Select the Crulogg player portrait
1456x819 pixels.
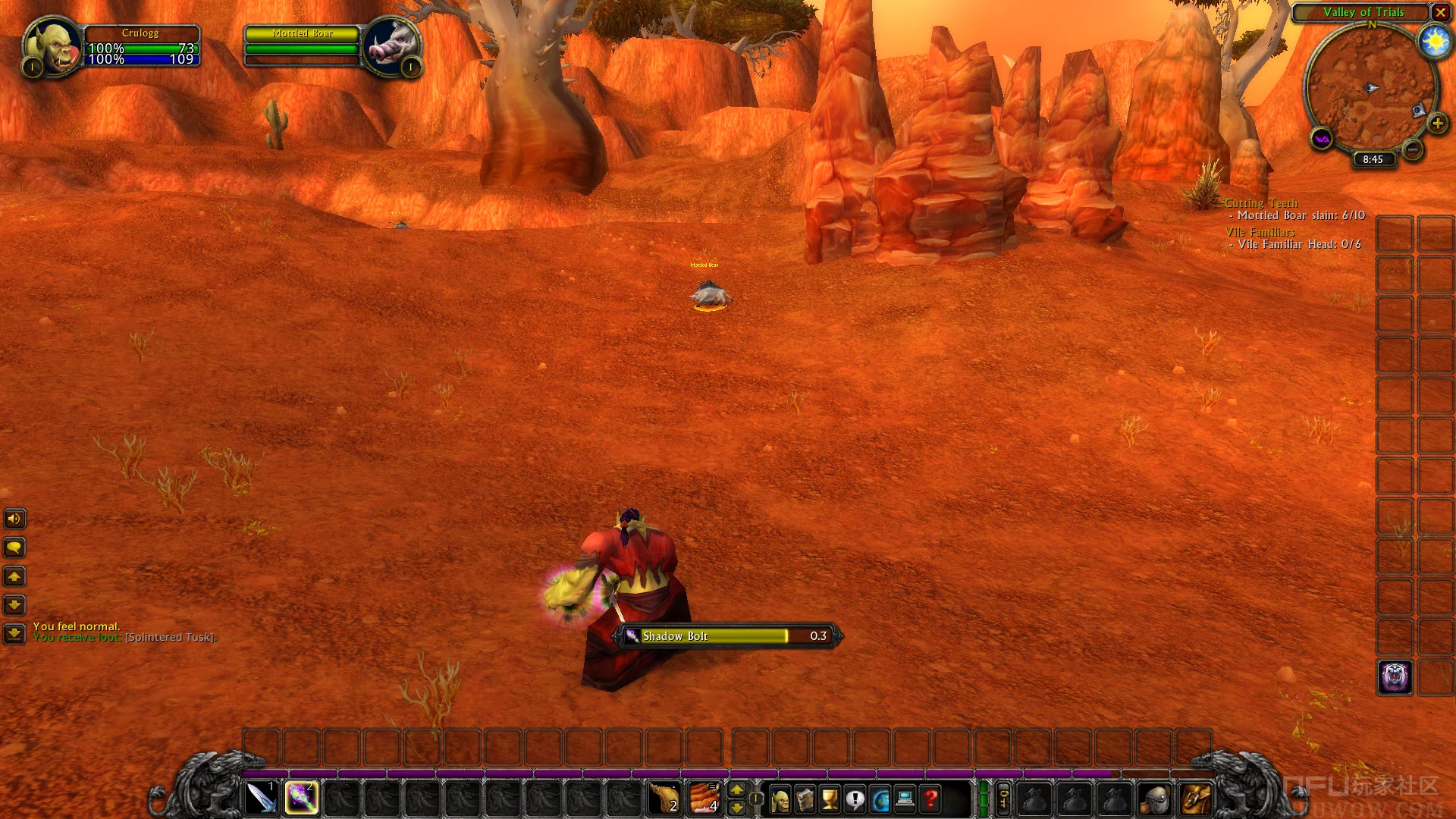(x=53, y=46)
